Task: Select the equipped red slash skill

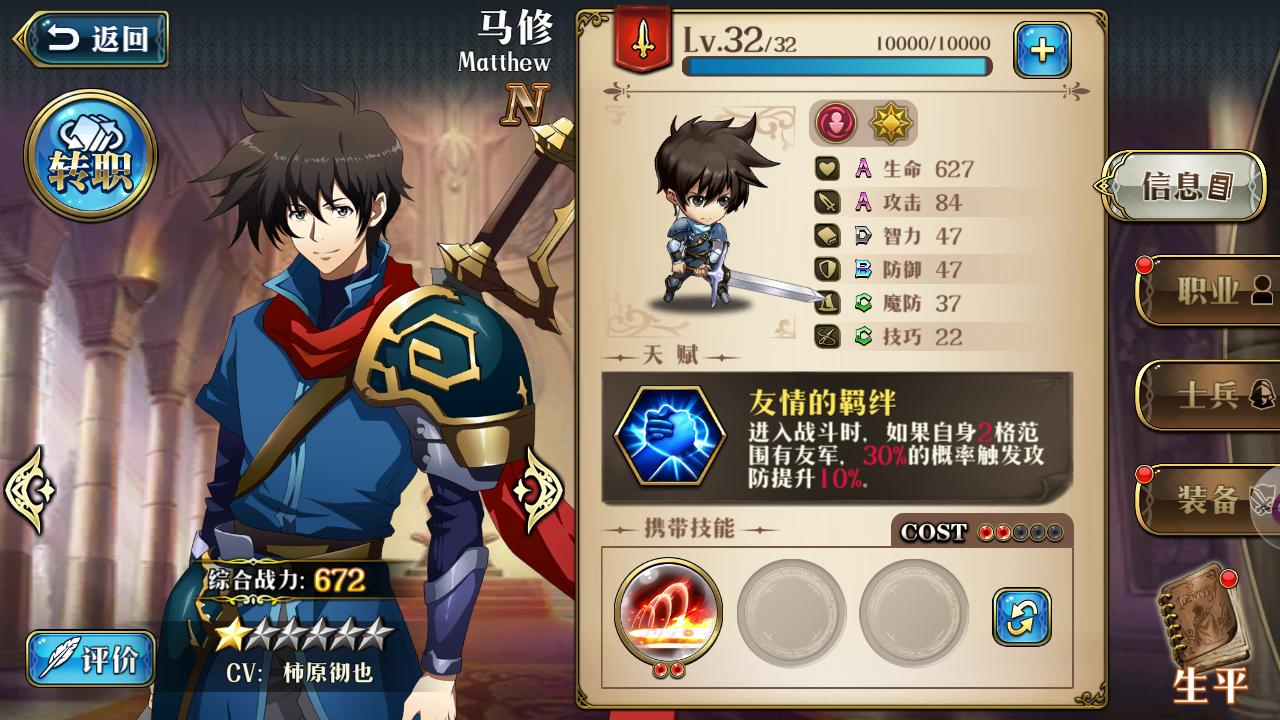Action: (x=669, y=610)
